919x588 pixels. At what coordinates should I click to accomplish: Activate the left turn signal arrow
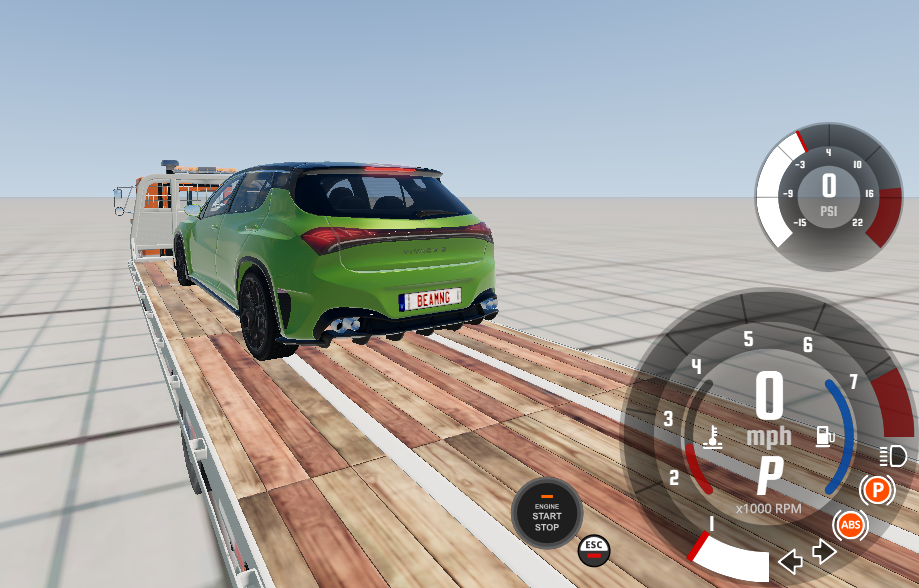pyautogui.click(x=790, y=560)
